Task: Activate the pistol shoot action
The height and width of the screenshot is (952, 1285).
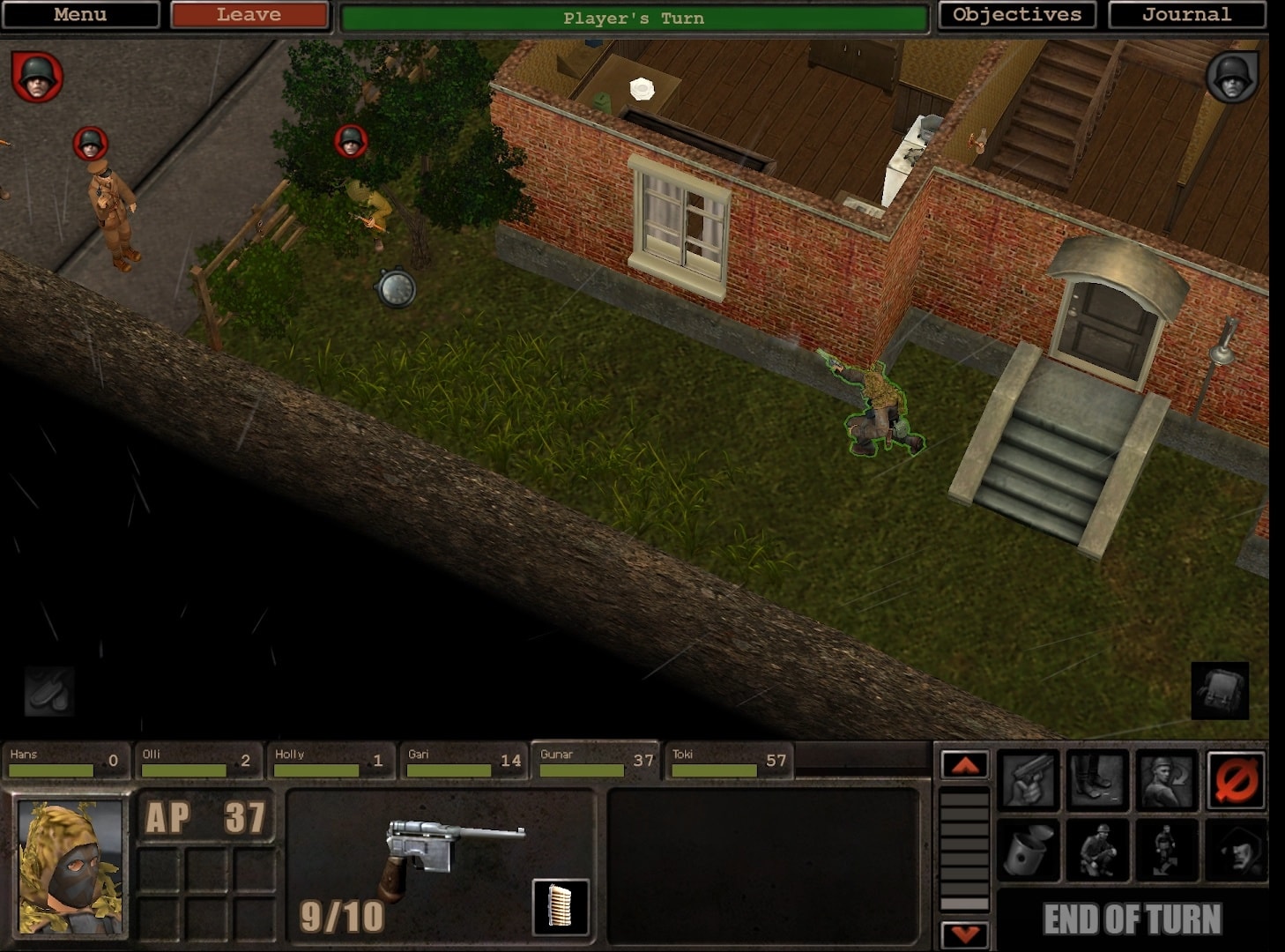Action: (x=1028, y=780)
